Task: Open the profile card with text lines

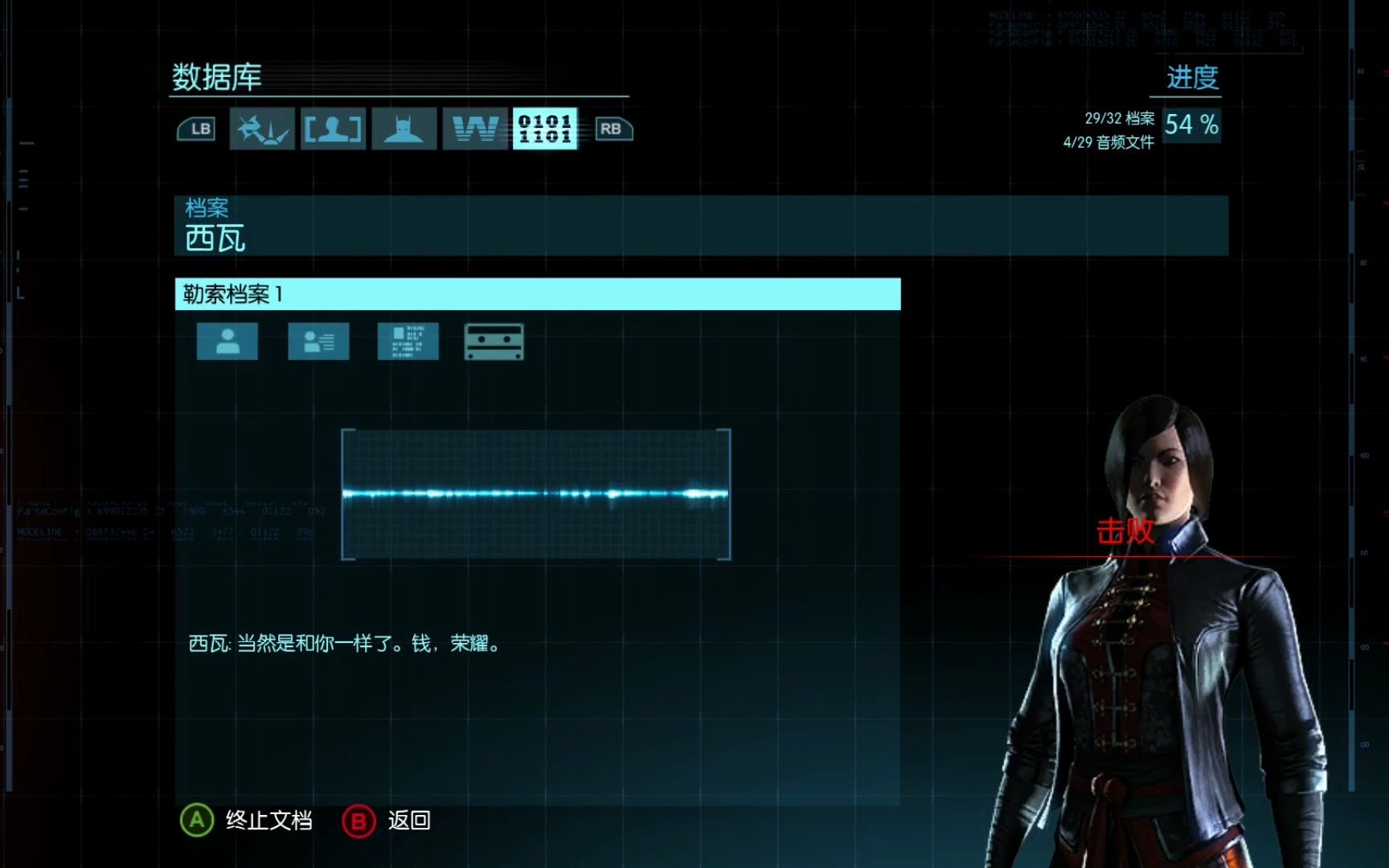Action: [318, 342]
